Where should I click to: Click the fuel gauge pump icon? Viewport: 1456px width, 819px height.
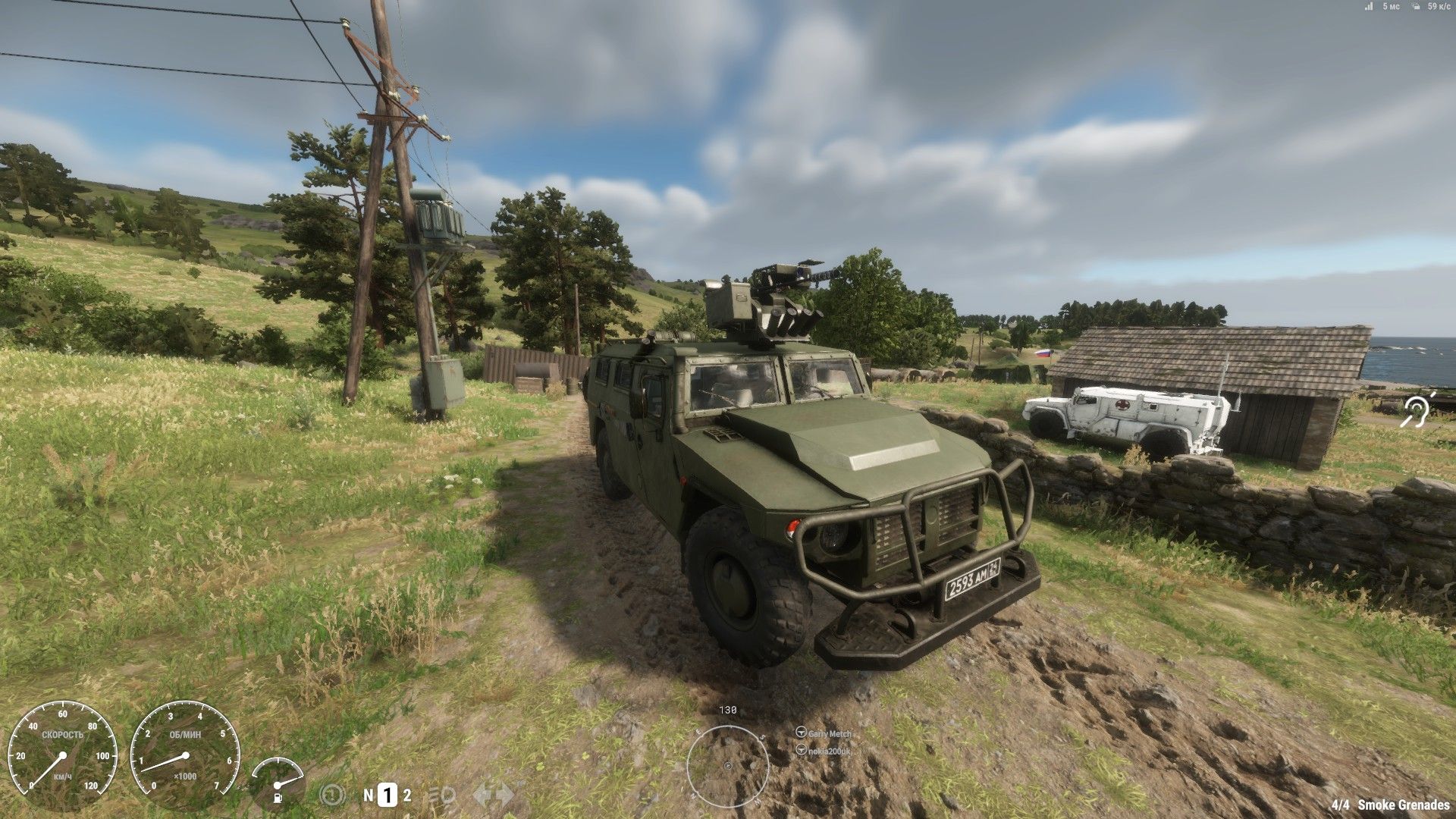(x=279, y=797)
